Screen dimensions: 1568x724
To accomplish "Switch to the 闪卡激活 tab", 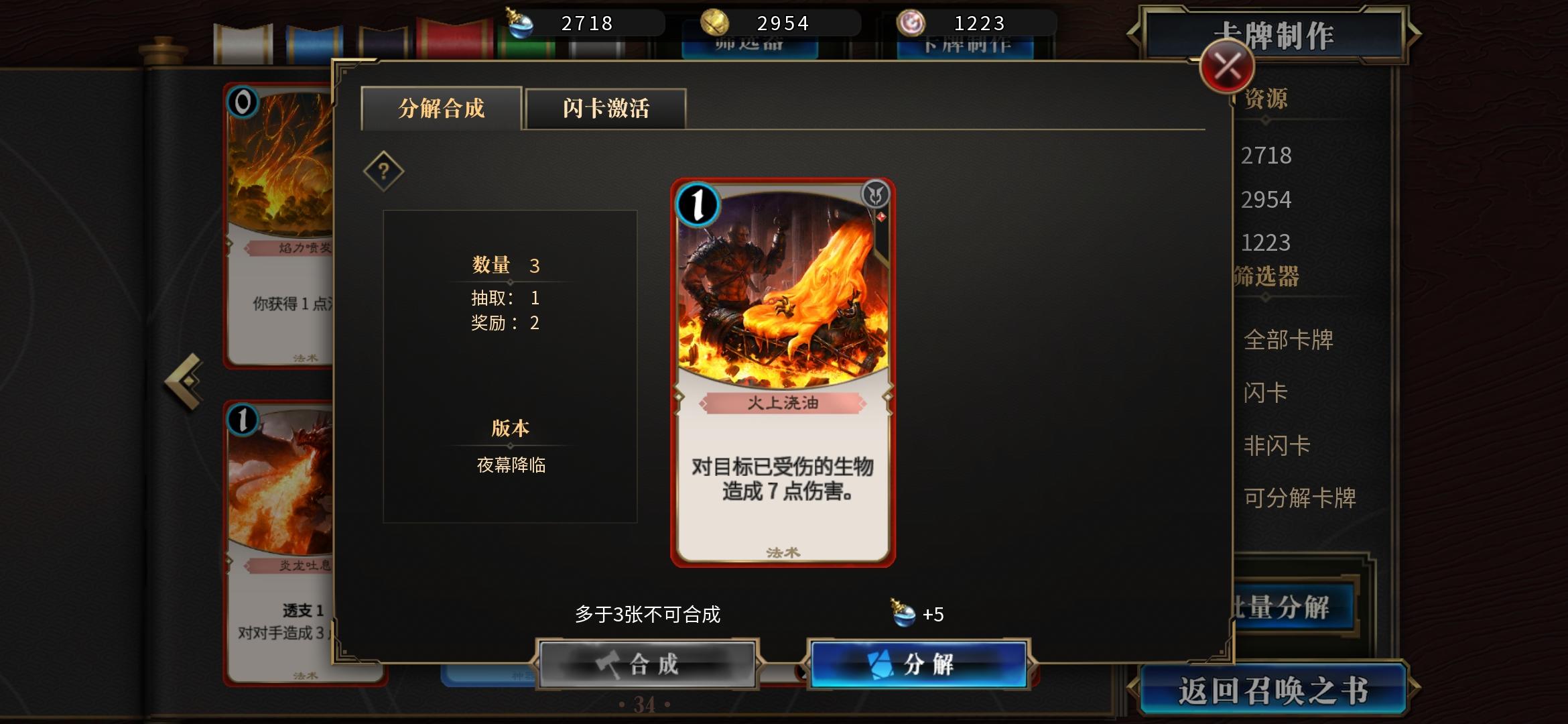I will pyautogui.click(x=605, y=109).
